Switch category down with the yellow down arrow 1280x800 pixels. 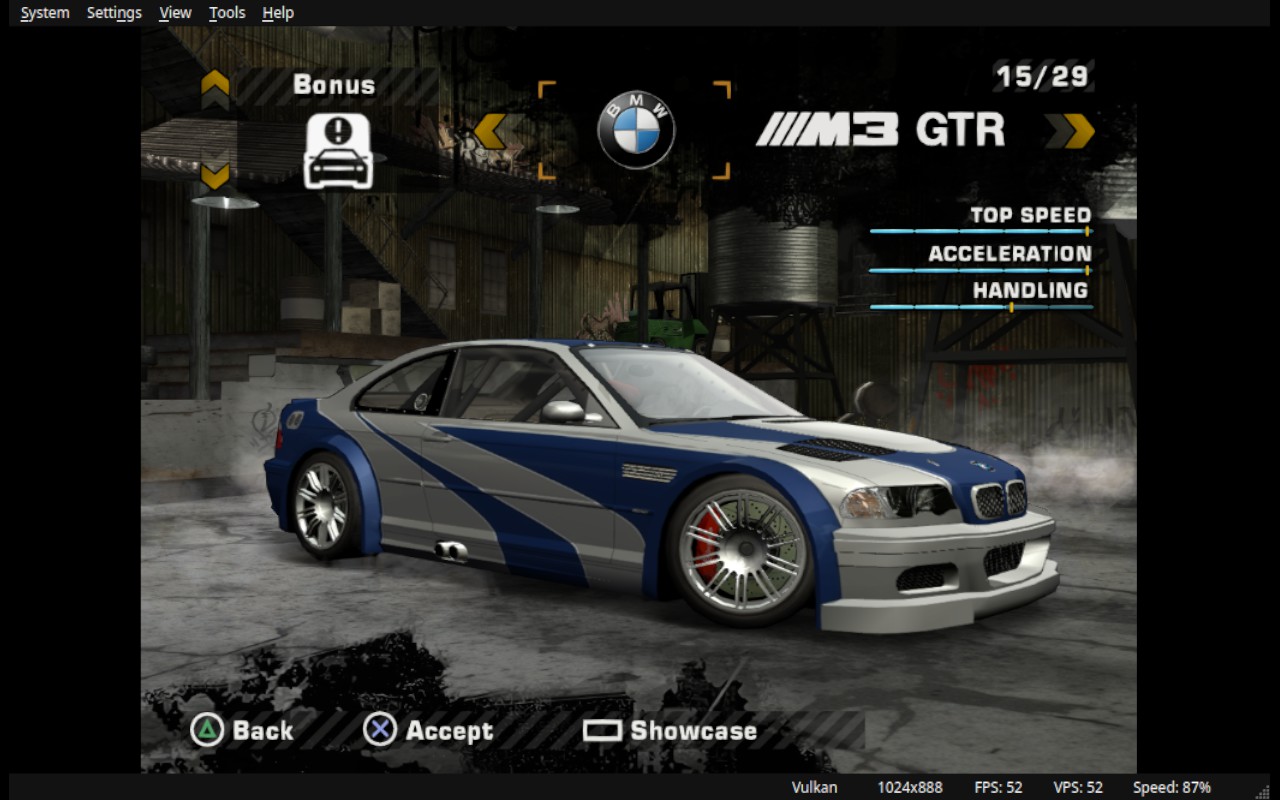(x=215, y=176)
